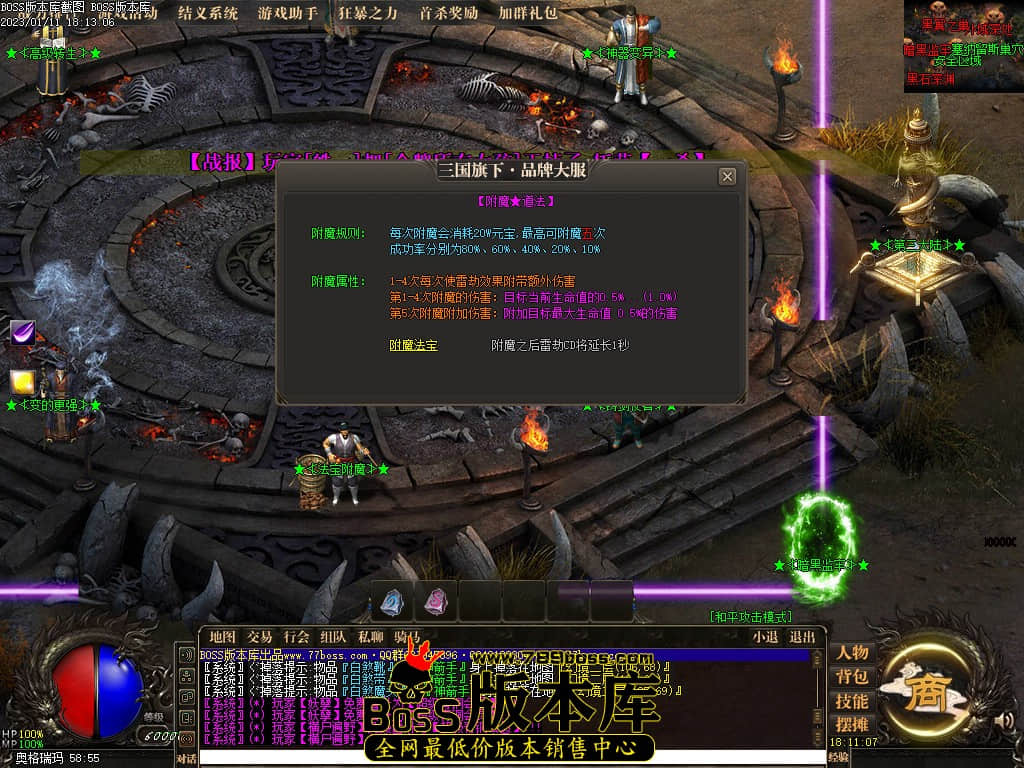Select the pink crystal item in the quick bar
The height and width of the screenshot is (768, 1024).
point(435,602)
